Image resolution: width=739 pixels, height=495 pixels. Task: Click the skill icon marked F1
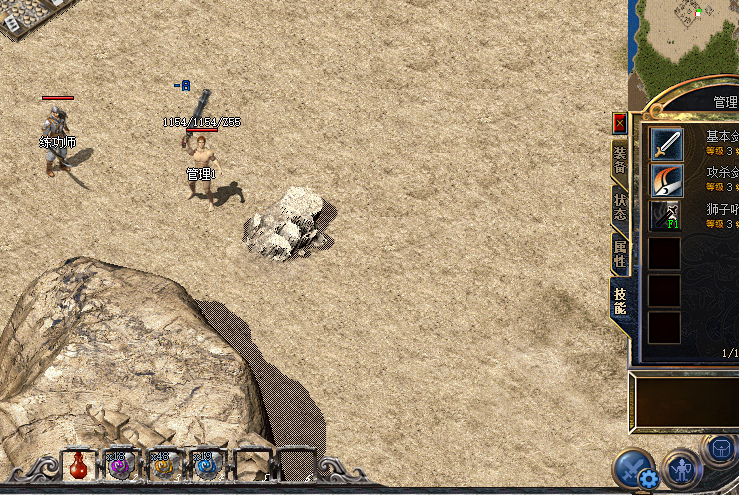[667, 216]
